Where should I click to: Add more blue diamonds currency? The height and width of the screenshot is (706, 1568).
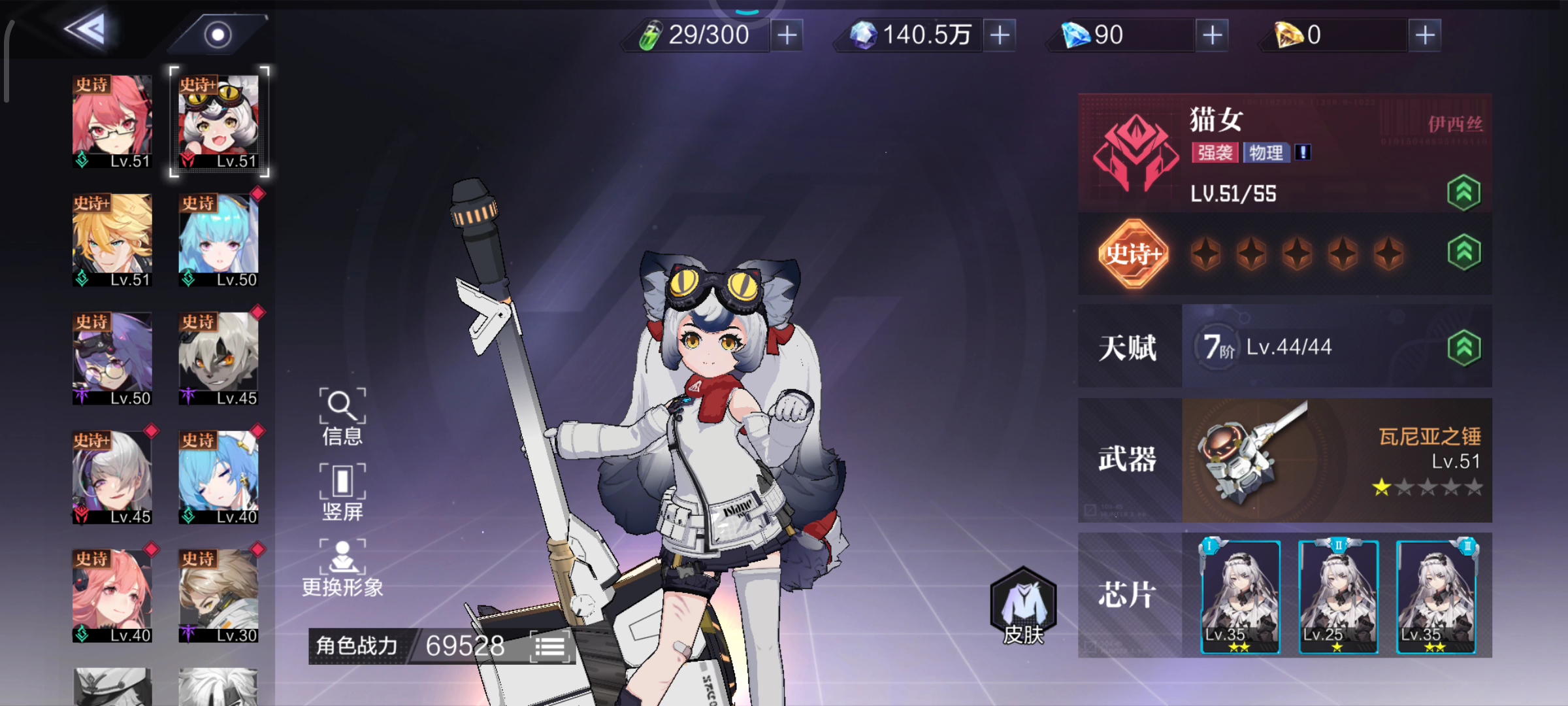tap(1213, 35)
